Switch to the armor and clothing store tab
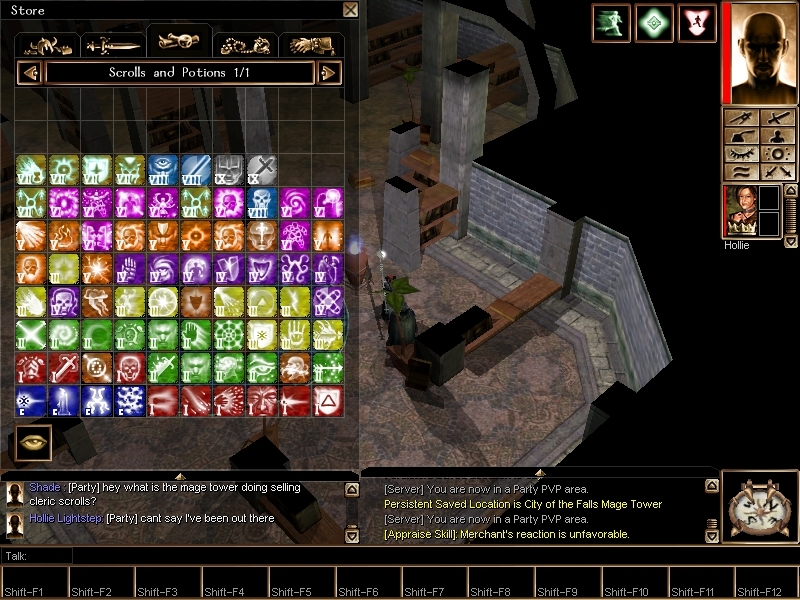The height and width of the screenshot is (600, 800). pos(49,45)
